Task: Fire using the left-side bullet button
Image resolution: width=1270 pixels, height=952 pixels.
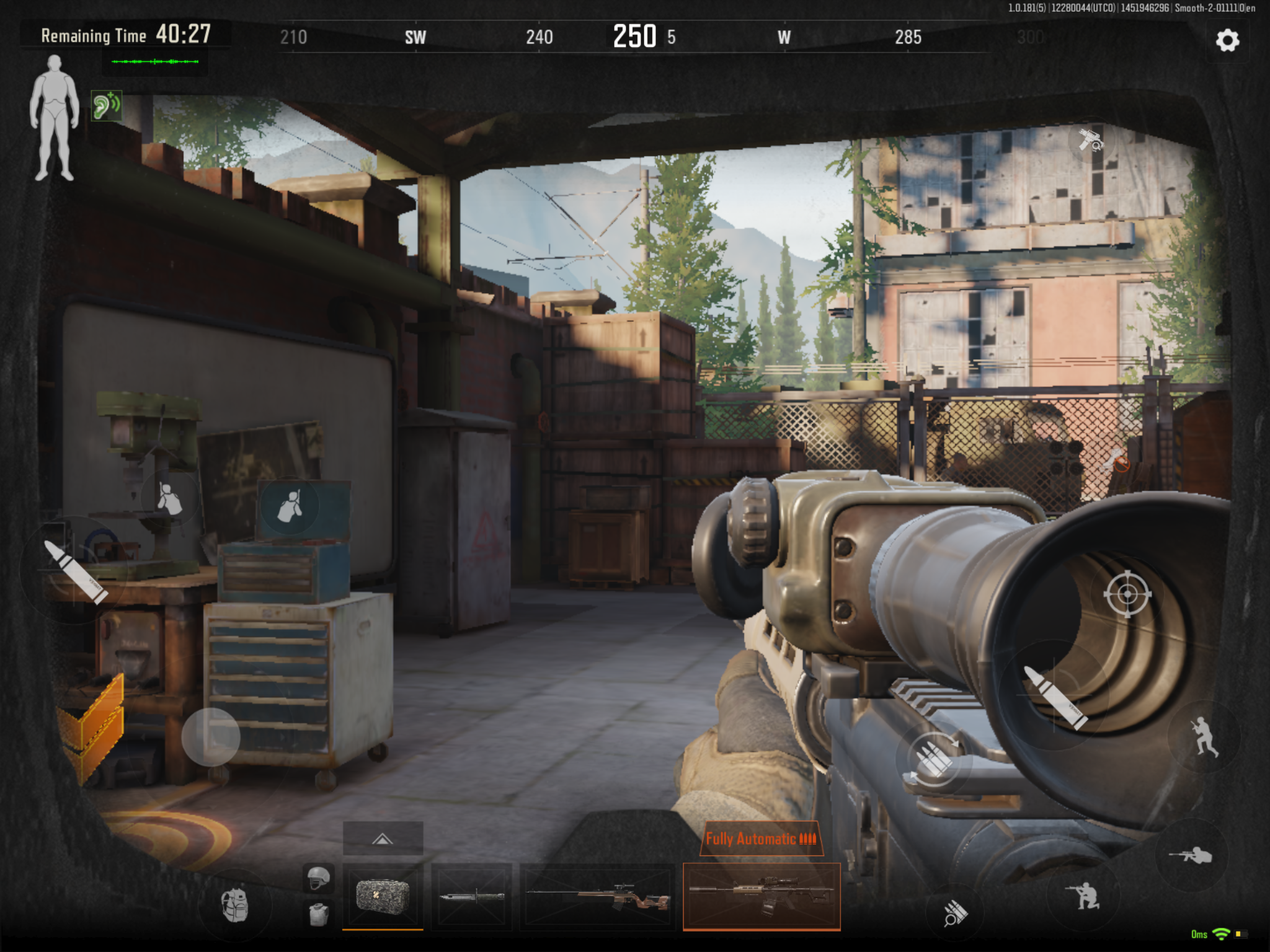Action: click(x=76, y=571)
